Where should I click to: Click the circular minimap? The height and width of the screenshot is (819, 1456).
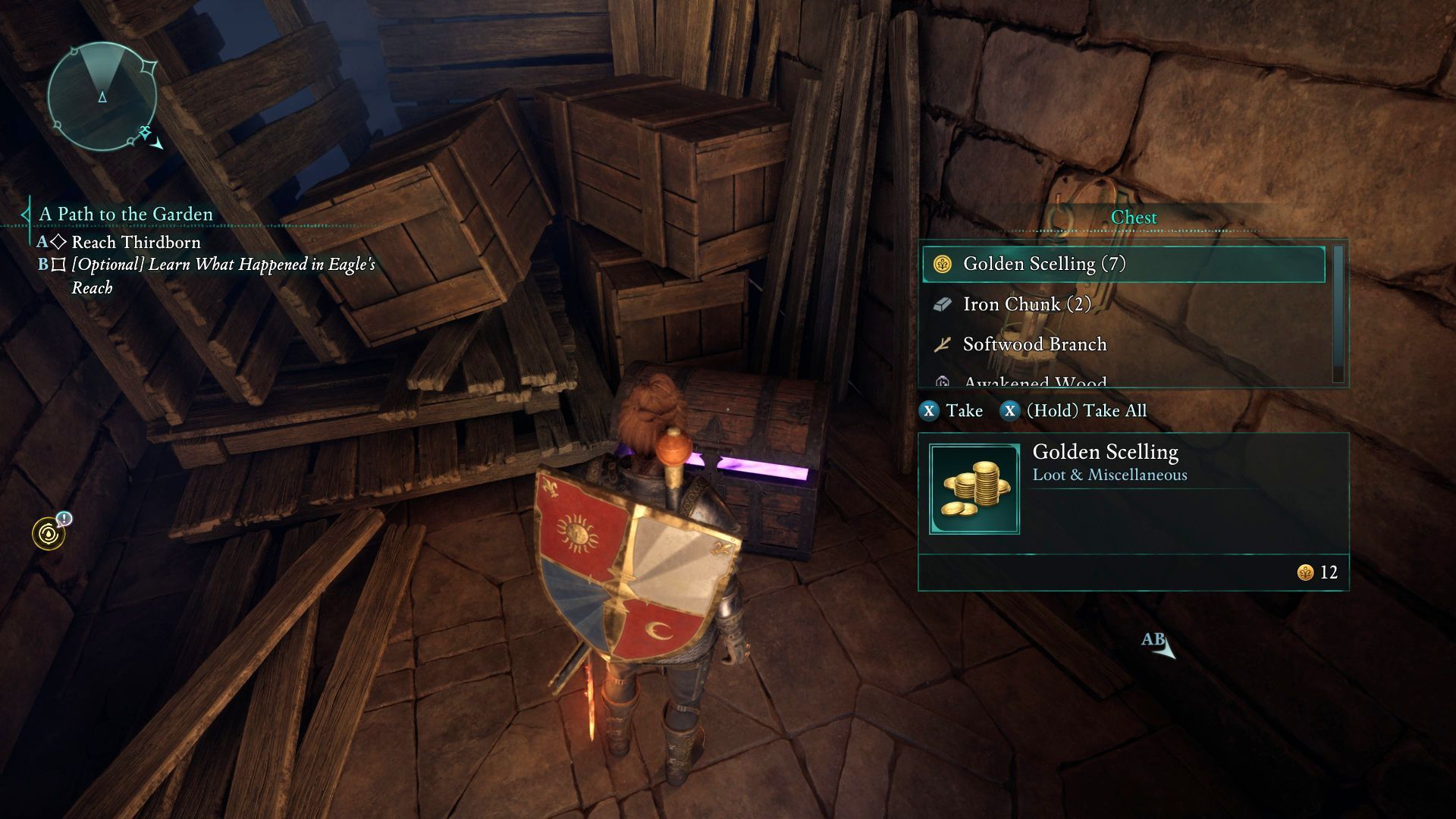coord(102,96)
